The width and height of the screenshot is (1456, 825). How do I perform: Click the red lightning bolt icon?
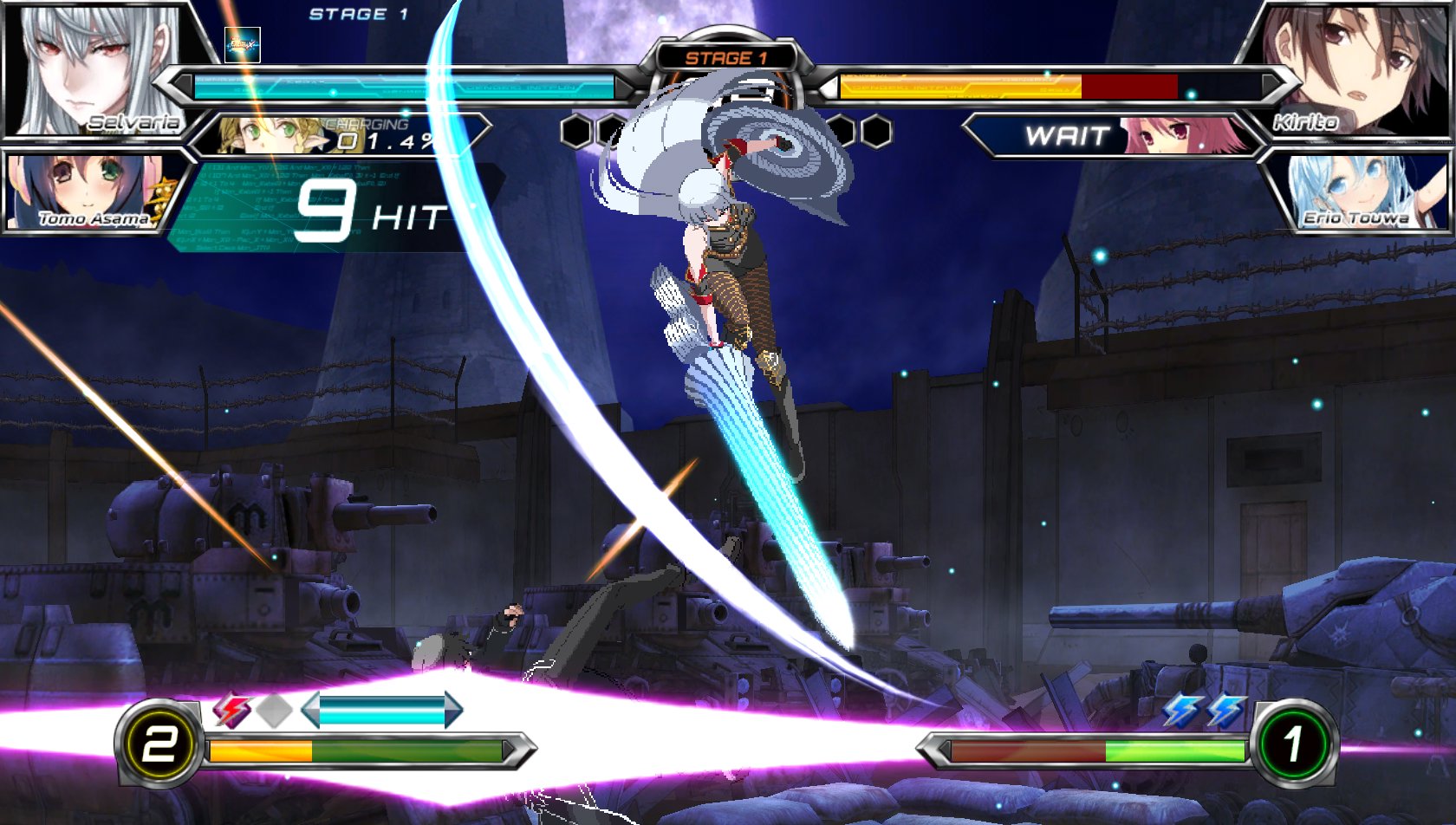click(231, 711)
